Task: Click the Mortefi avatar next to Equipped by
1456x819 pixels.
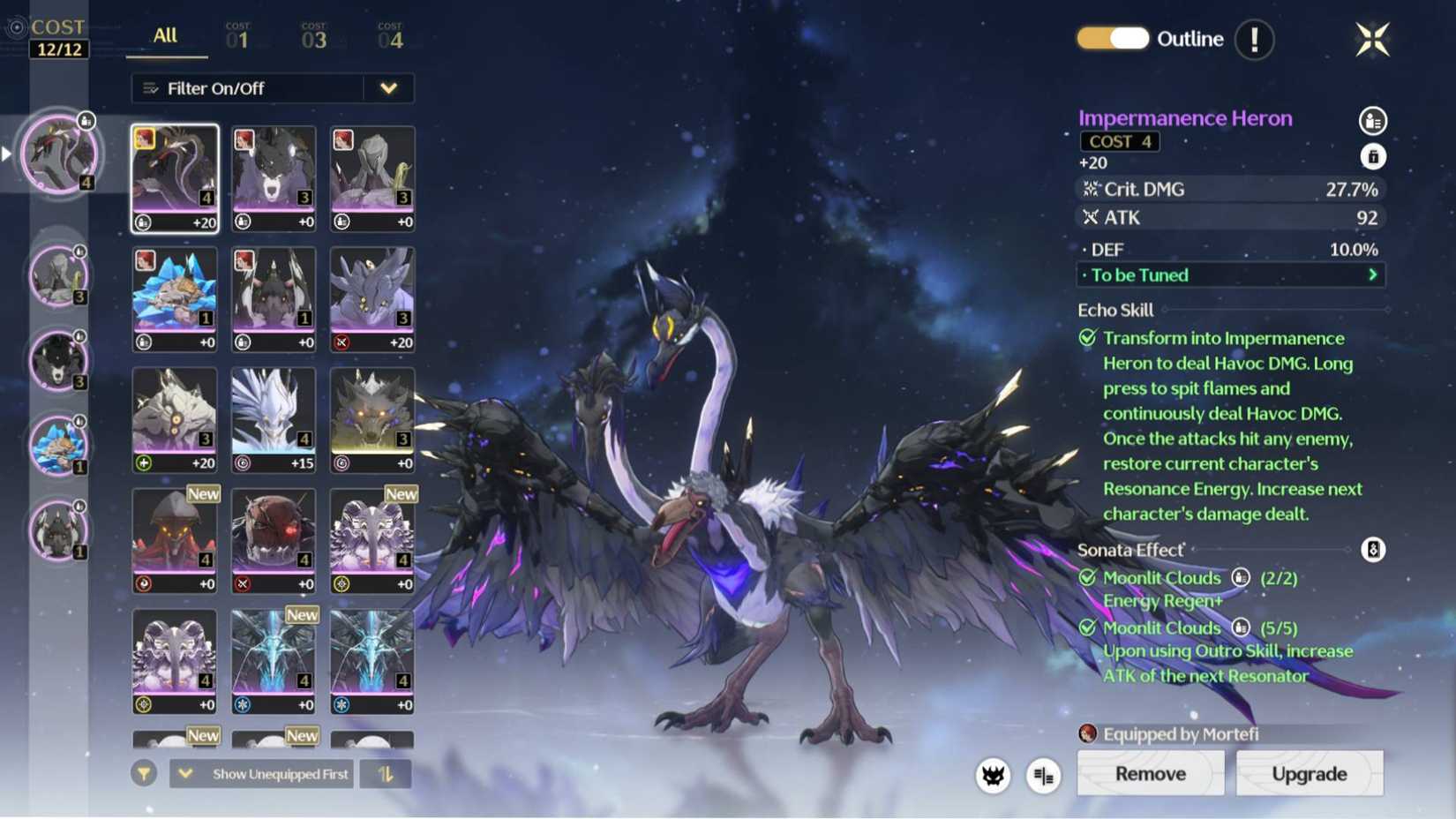Action: (x=1087, y=733)
